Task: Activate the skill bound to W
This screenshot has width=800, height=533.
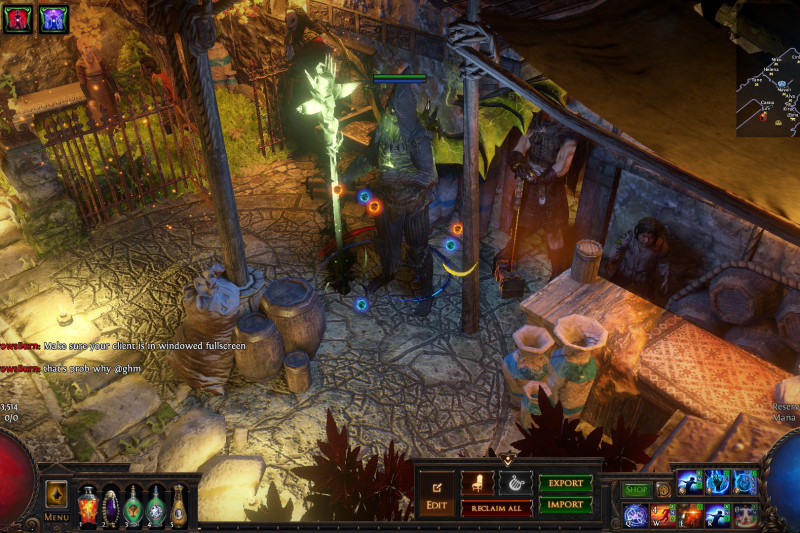Action: pos(664,516)
